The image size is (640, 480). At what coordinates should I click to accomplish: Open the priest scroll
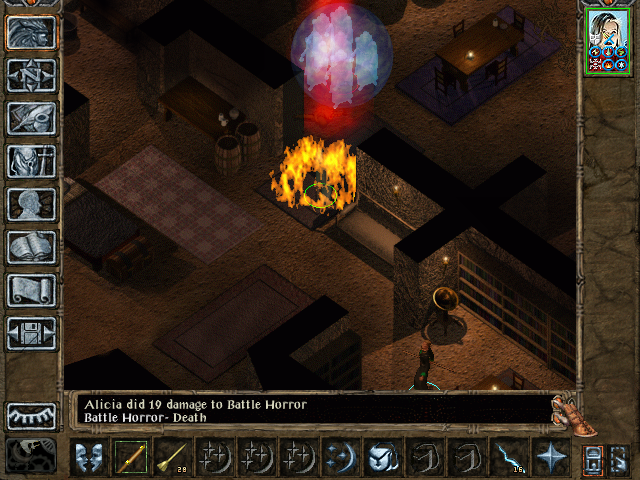[32, 290]
